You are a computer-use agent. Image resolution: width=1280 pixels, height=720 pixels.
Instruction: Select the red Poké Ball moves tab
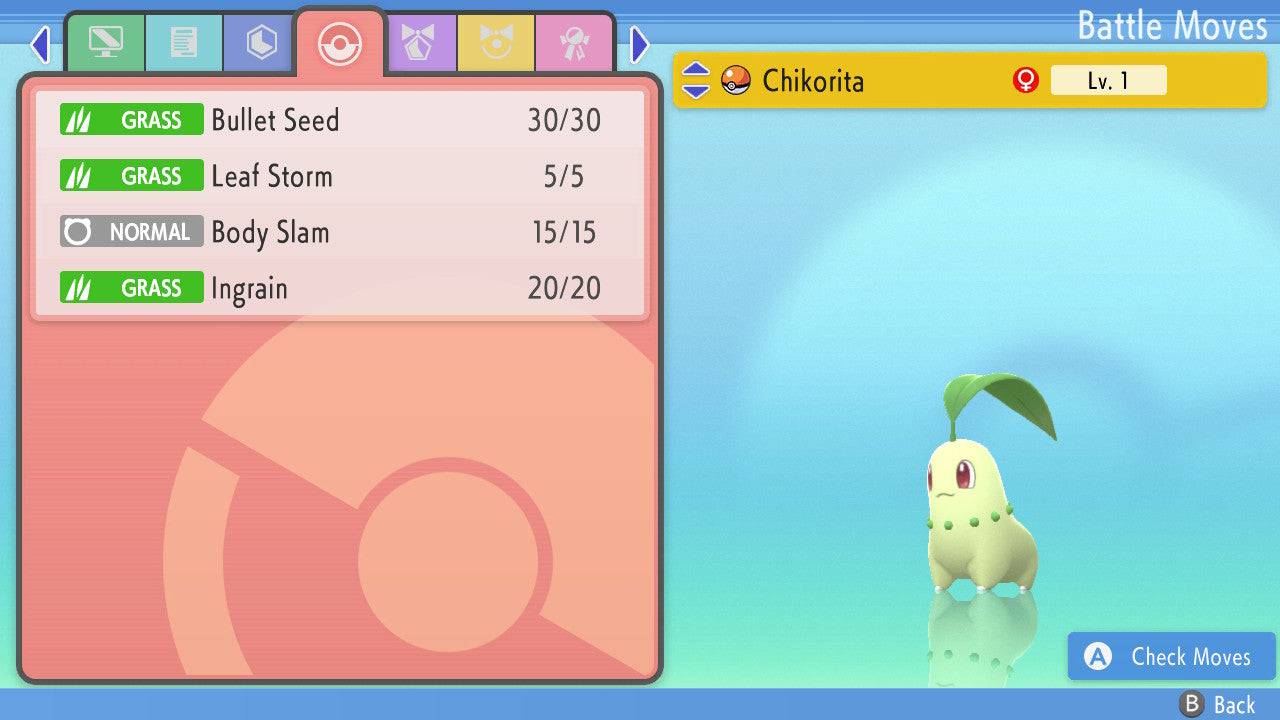point(339,43)
